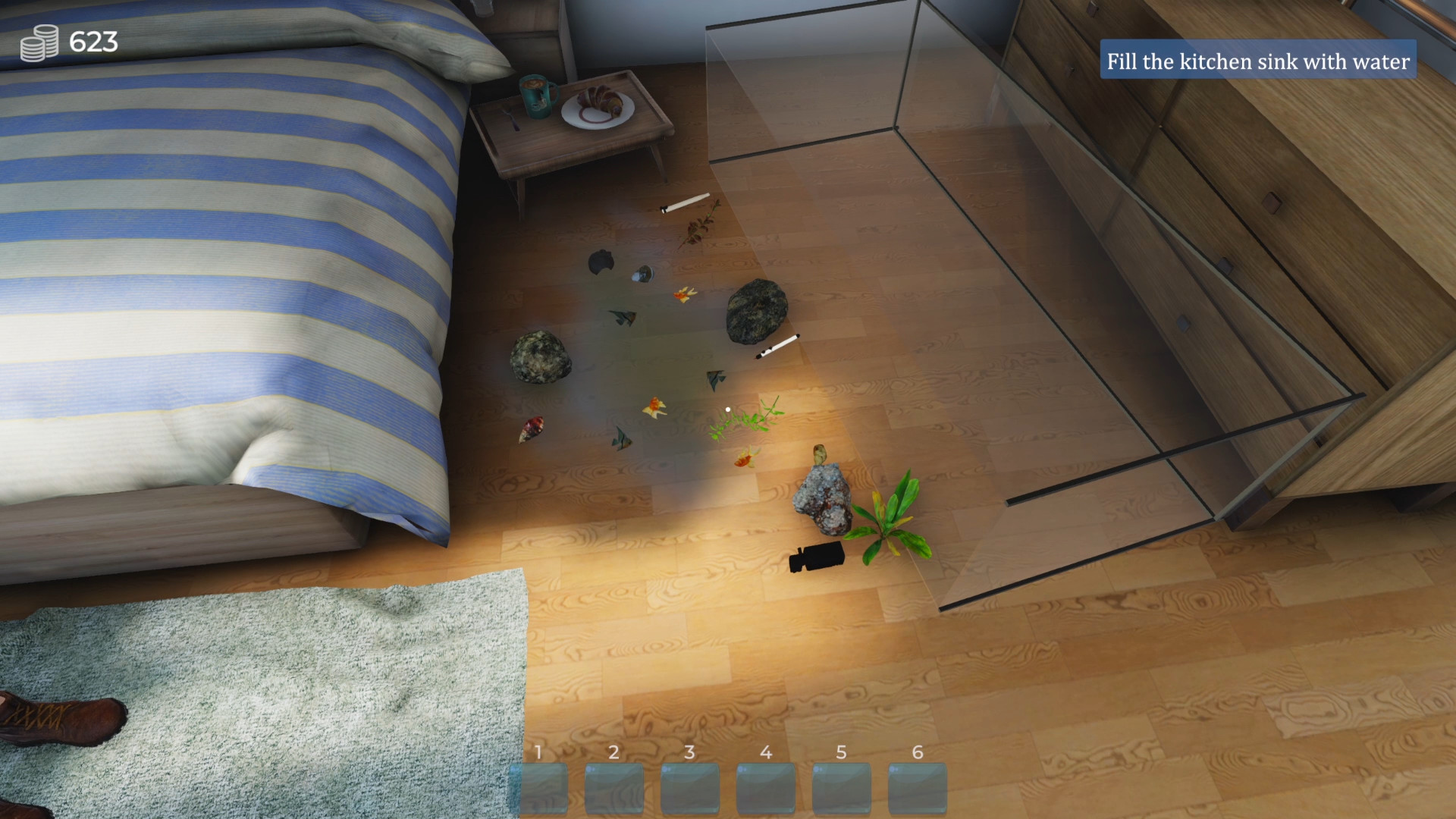Select hotbar slot 5
The width and height of the screenshot is (1456, 819).
(x=842, y=786)
